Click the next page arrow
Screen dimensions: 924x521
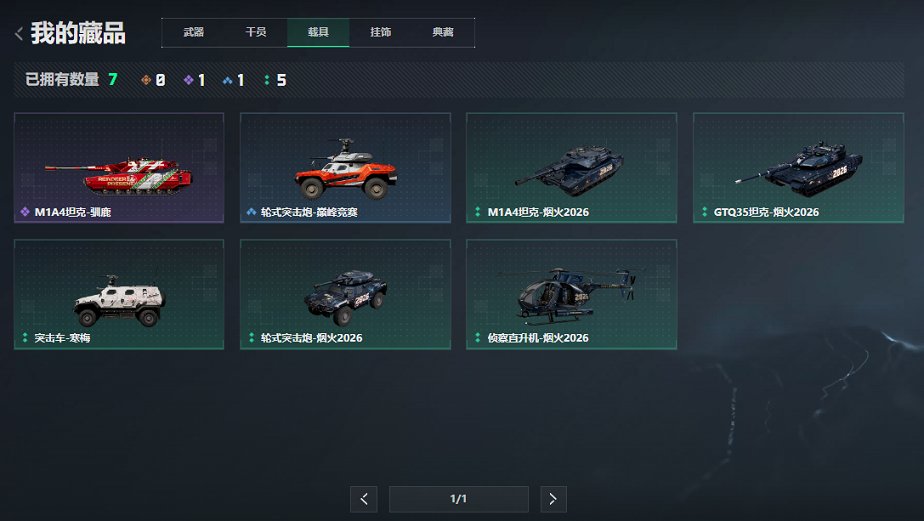(x=553, y=498)
